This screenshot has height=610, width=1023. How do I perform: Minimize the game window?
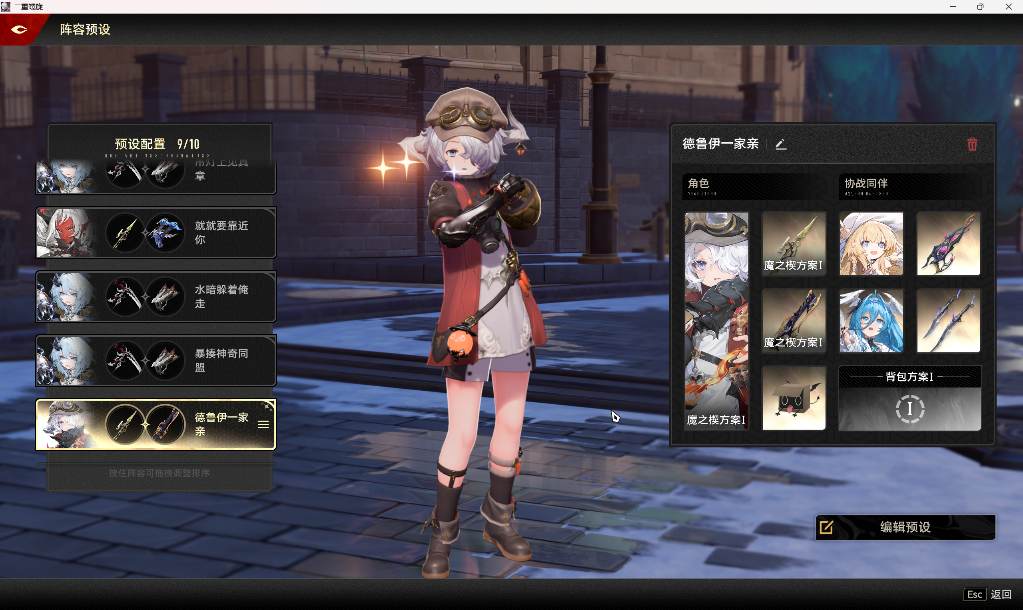(x=951, y=6)
